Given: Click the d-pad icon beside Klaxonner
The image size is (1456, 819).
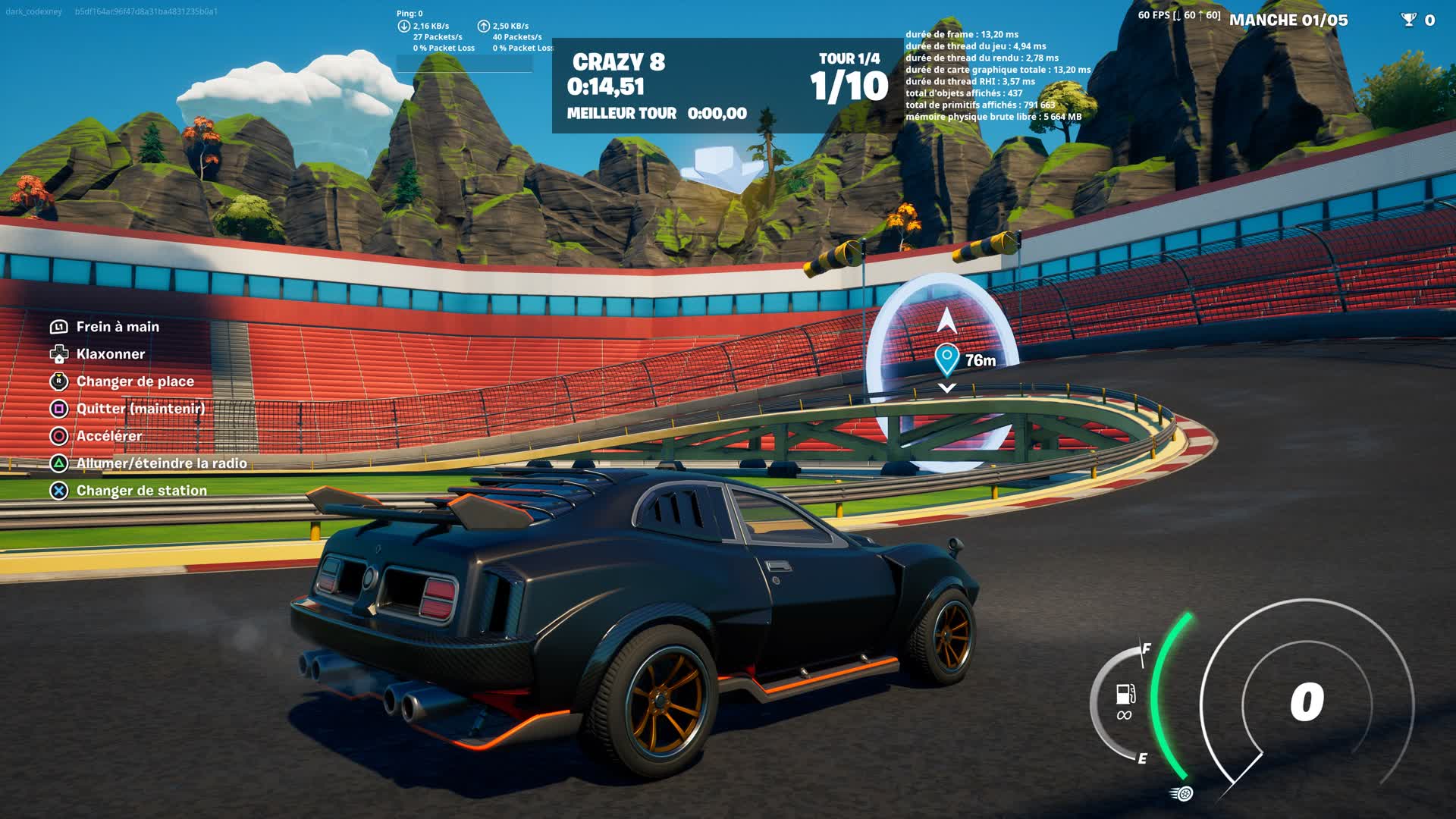Looking at the screenshot, I should tap(58, 353).
